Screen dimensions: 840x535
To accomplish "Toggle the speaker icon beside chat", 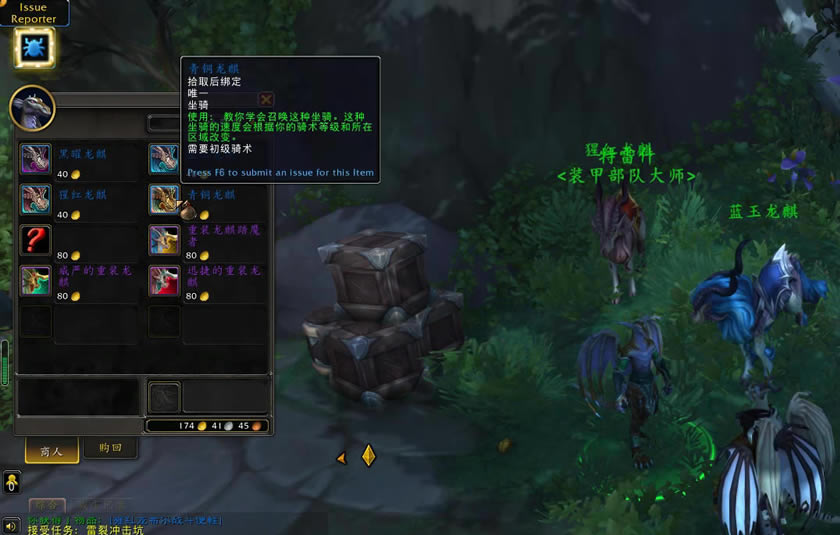I will [11, 526].
